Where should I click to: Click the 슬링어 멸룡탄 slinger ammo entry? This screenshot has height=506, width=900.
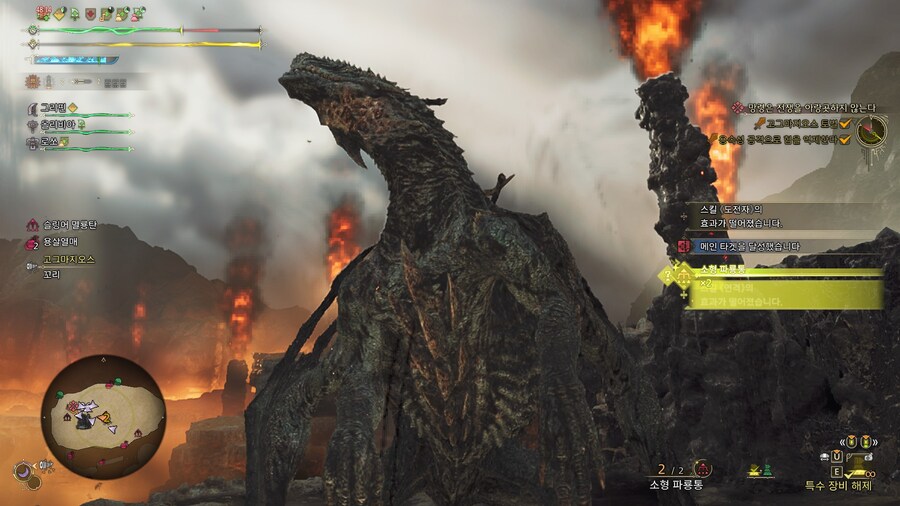(x=68, y=225)
